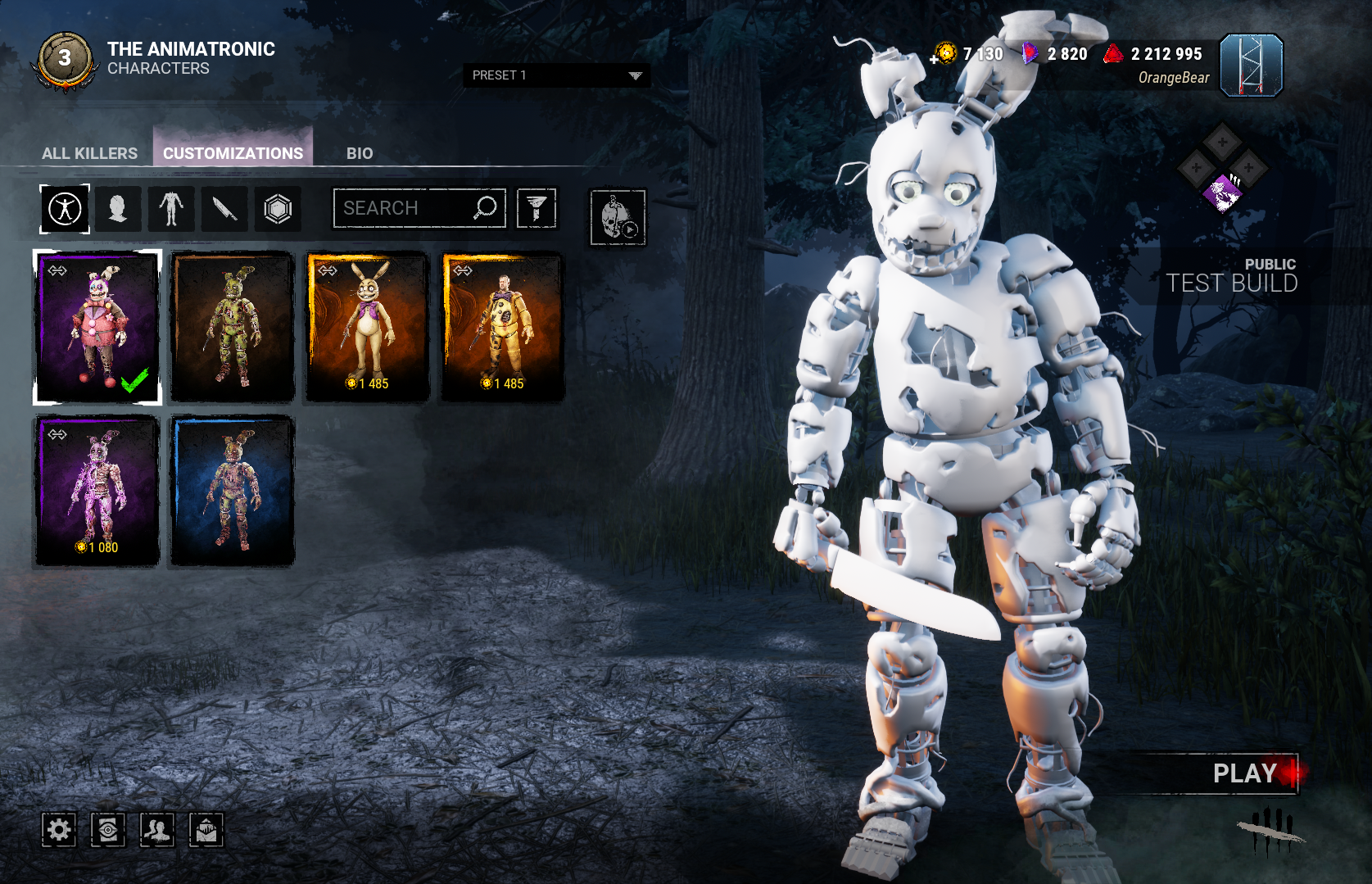Open the gear settings button
This screenshot has width=1372, height=884.
59,830
